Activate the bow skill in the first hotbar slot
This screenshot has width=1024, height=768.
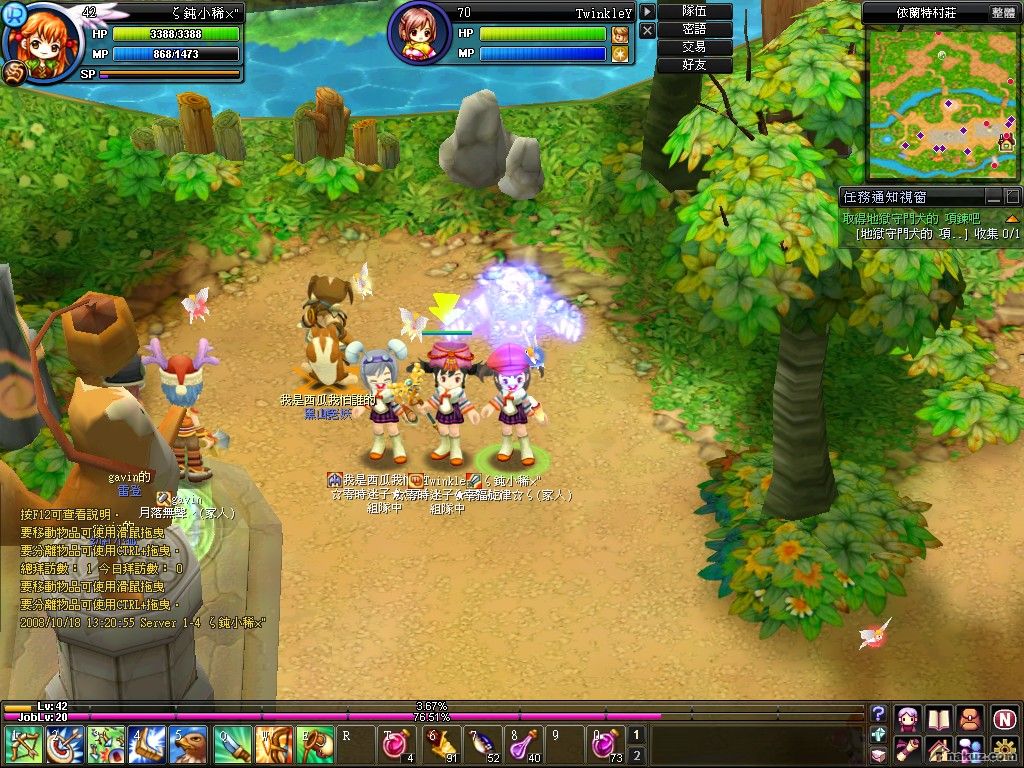pyautogui.click(x=20, y=745)
